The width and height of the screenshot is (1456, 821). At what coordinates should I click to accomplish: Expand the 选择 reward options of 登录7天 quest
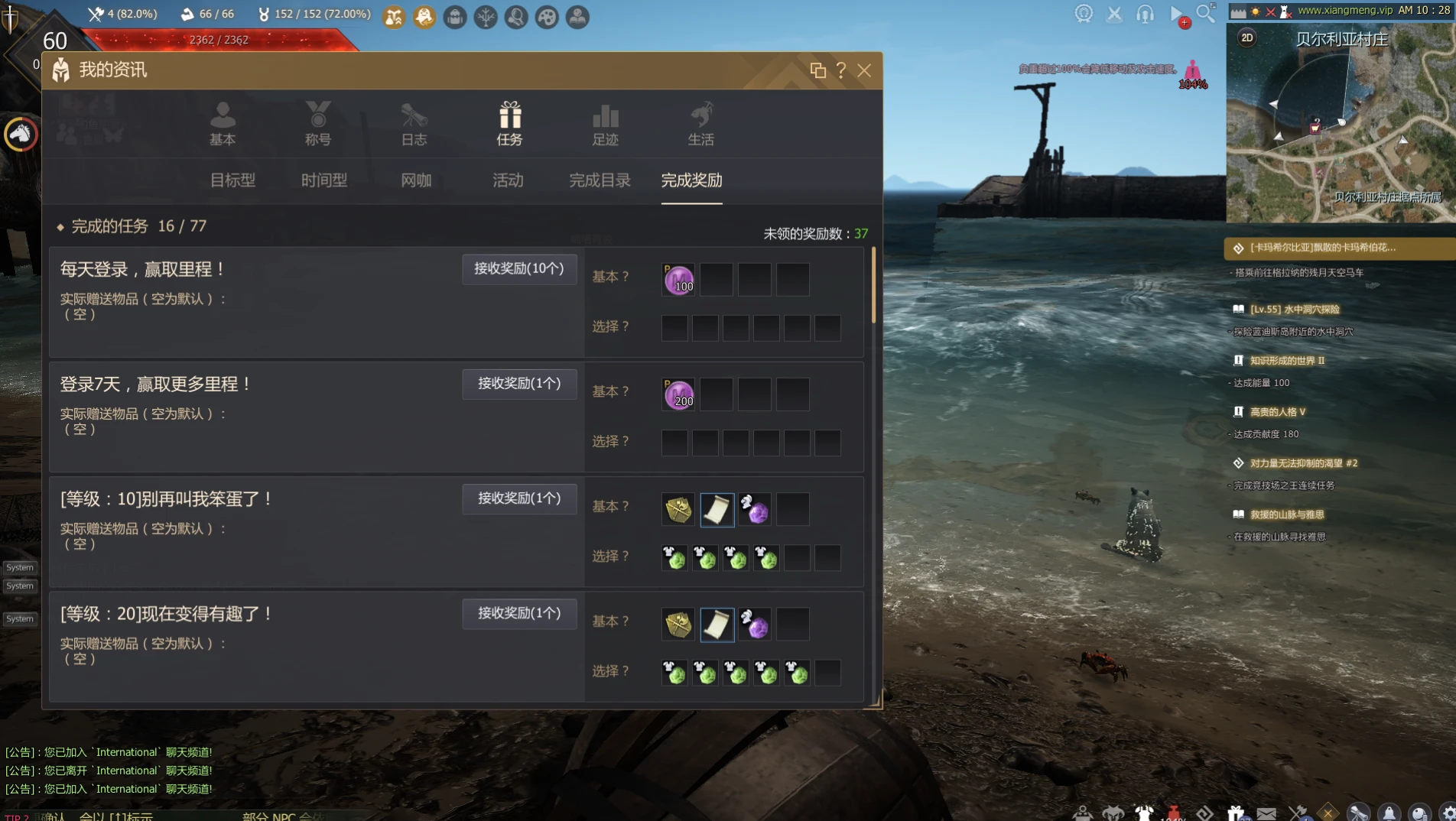pos(610,442)
